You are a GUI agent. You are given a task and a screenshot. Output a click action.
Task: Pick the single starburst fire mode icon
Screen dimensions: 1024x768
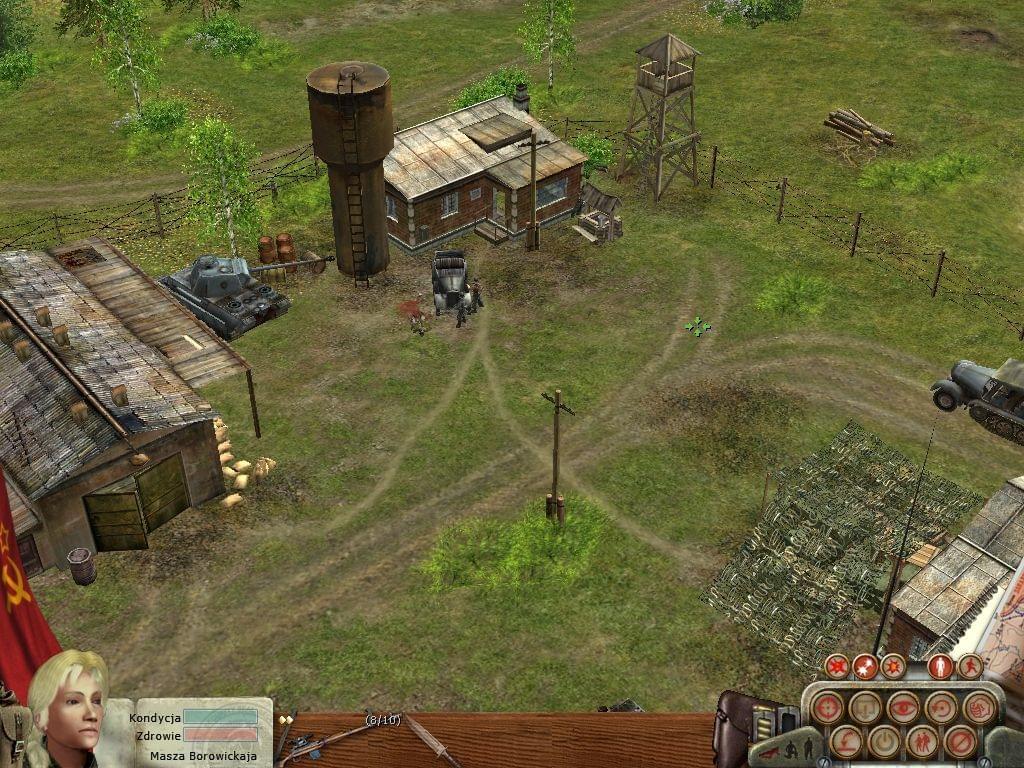point(893,666)
